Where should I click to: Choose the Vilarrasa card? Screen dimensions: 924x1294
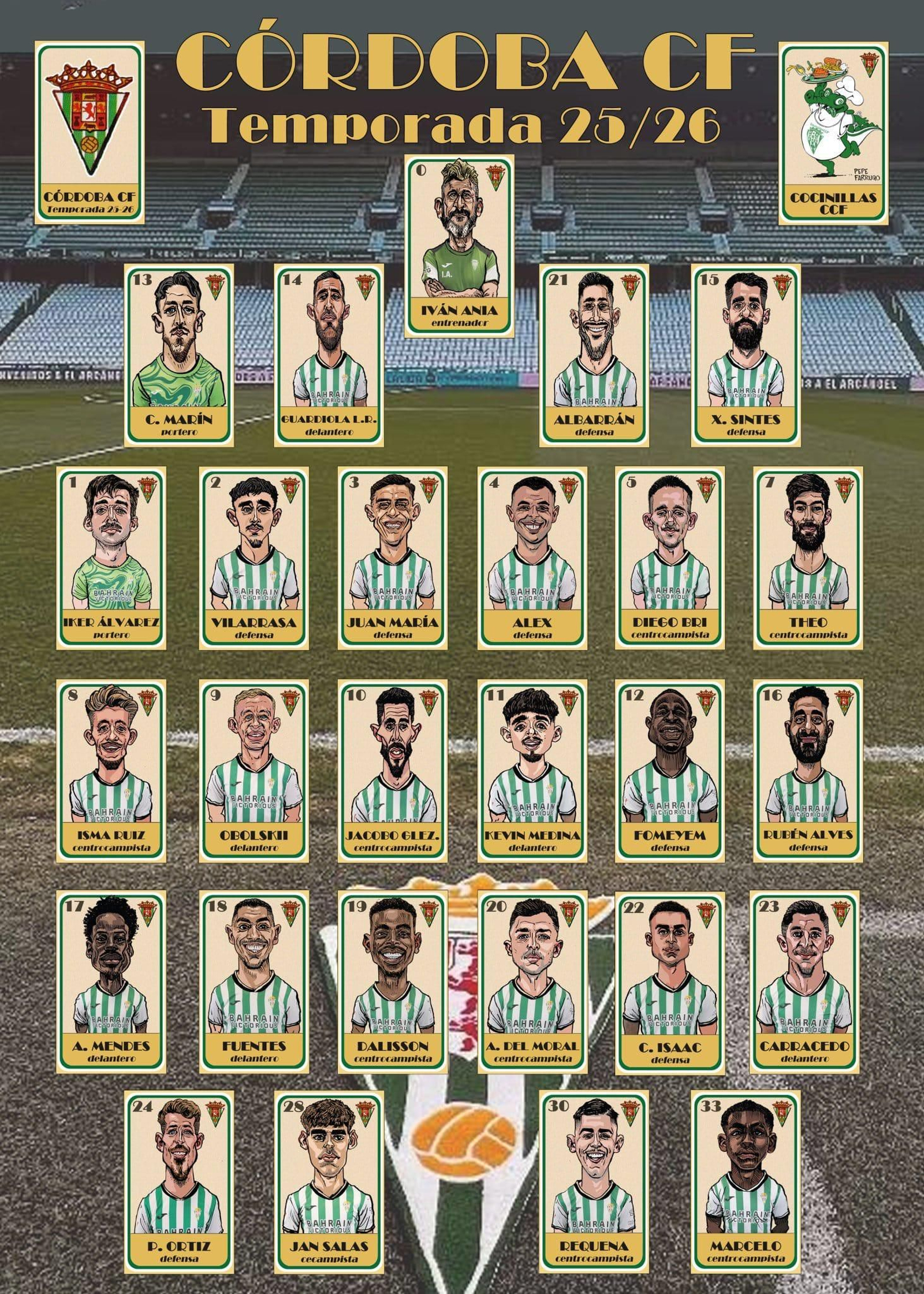[254, 556]
